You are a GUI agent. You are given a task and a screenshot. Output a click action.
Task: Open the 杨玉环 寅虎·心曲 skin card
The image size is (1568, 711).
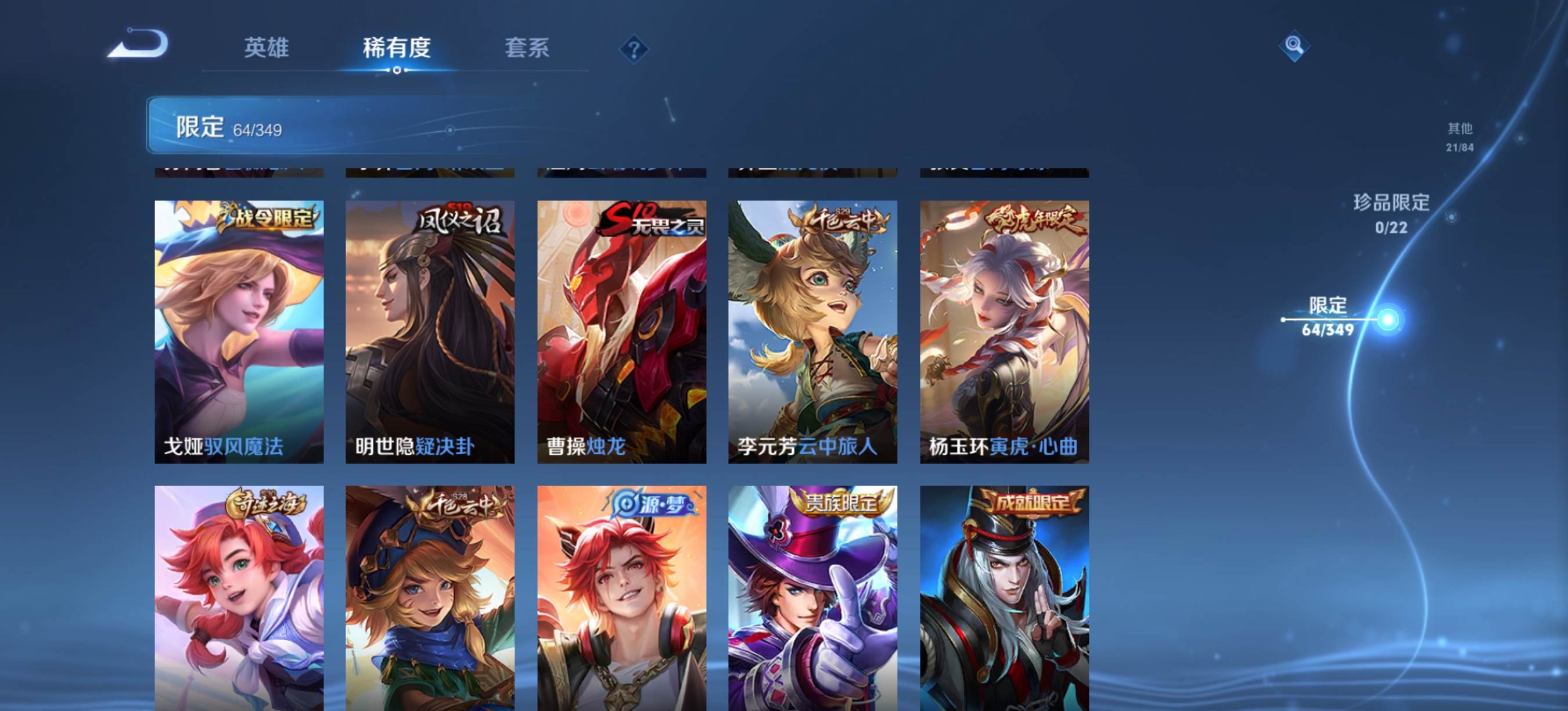pos(1004,332)
